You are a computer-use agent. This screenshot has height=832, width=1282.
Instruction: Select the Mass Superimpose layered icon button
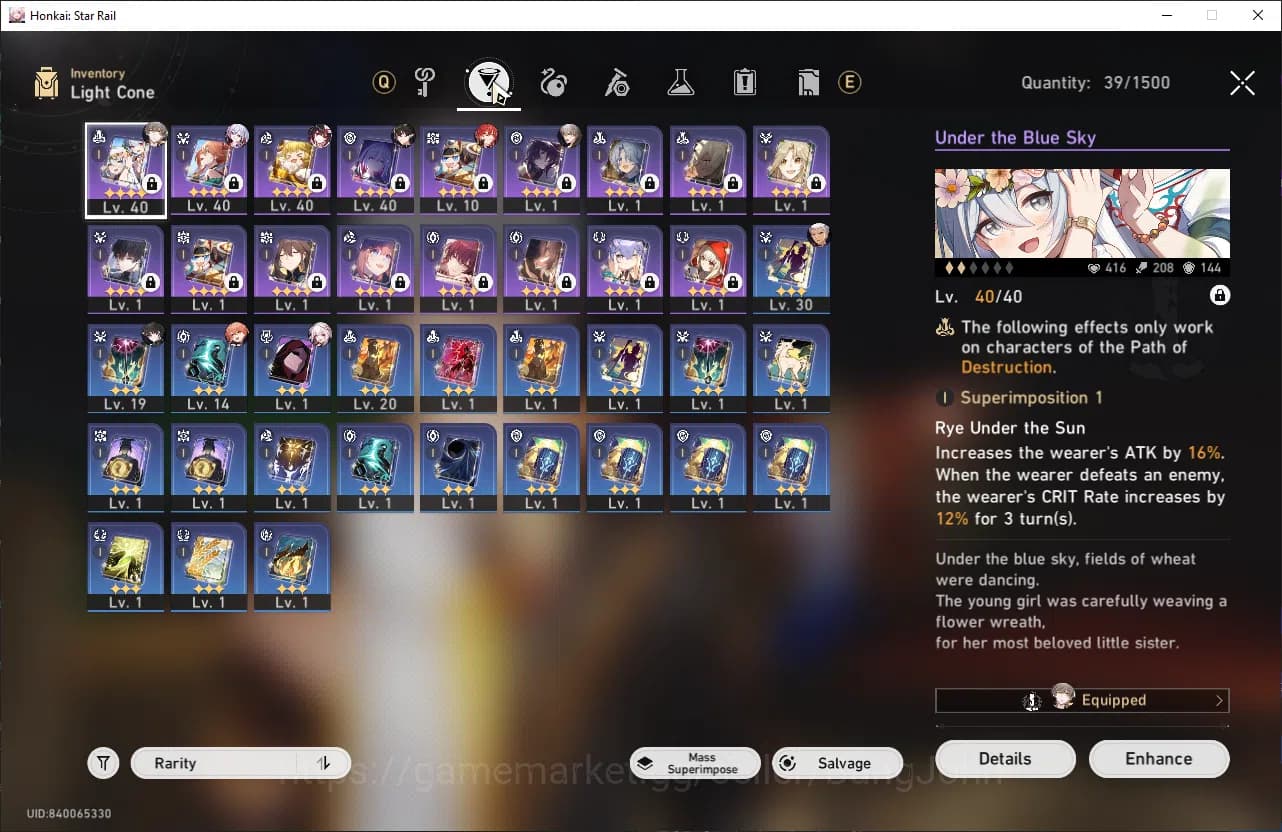tap(694, 762)
